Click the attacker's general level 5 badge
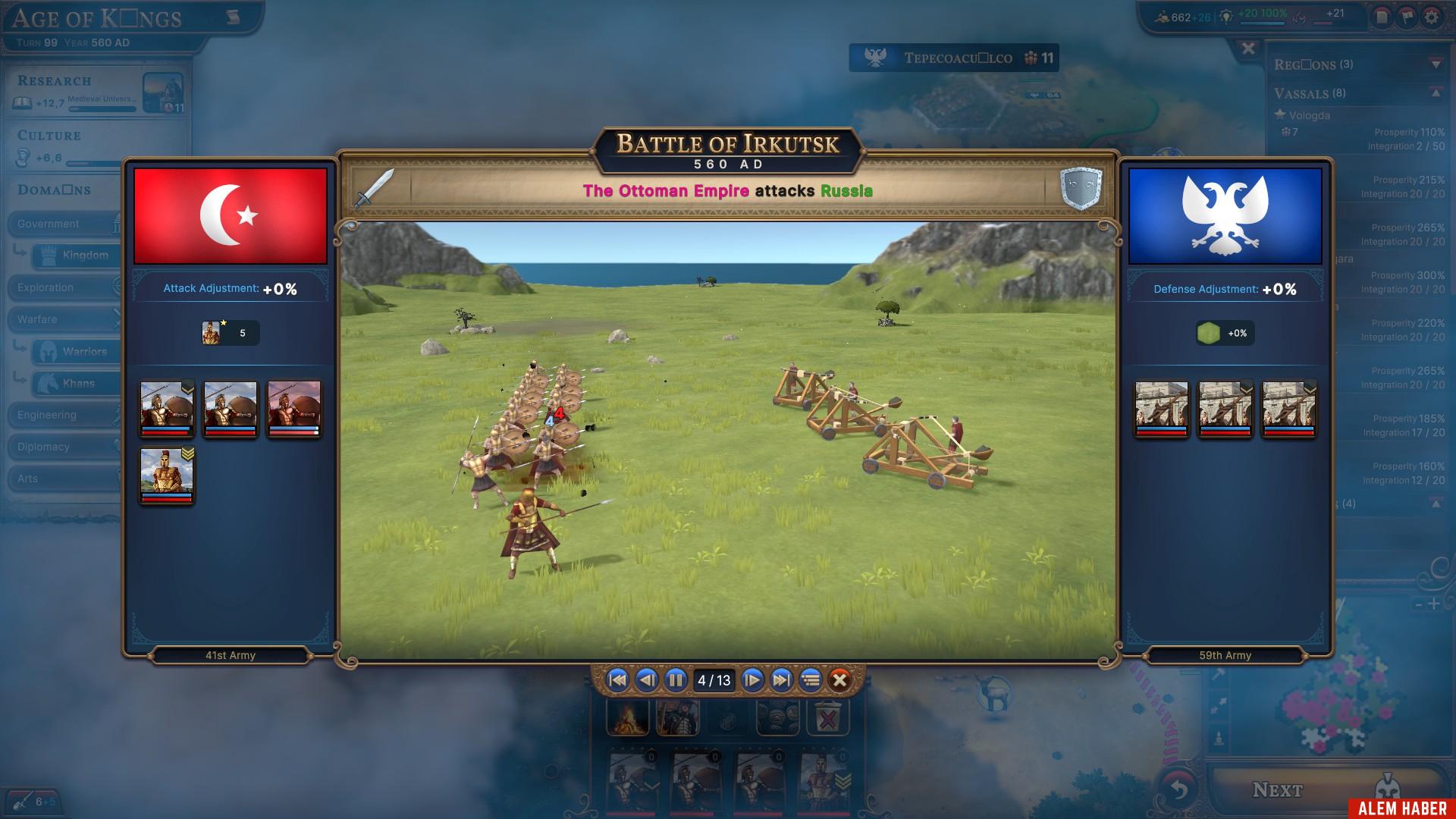 click(231, 333)
